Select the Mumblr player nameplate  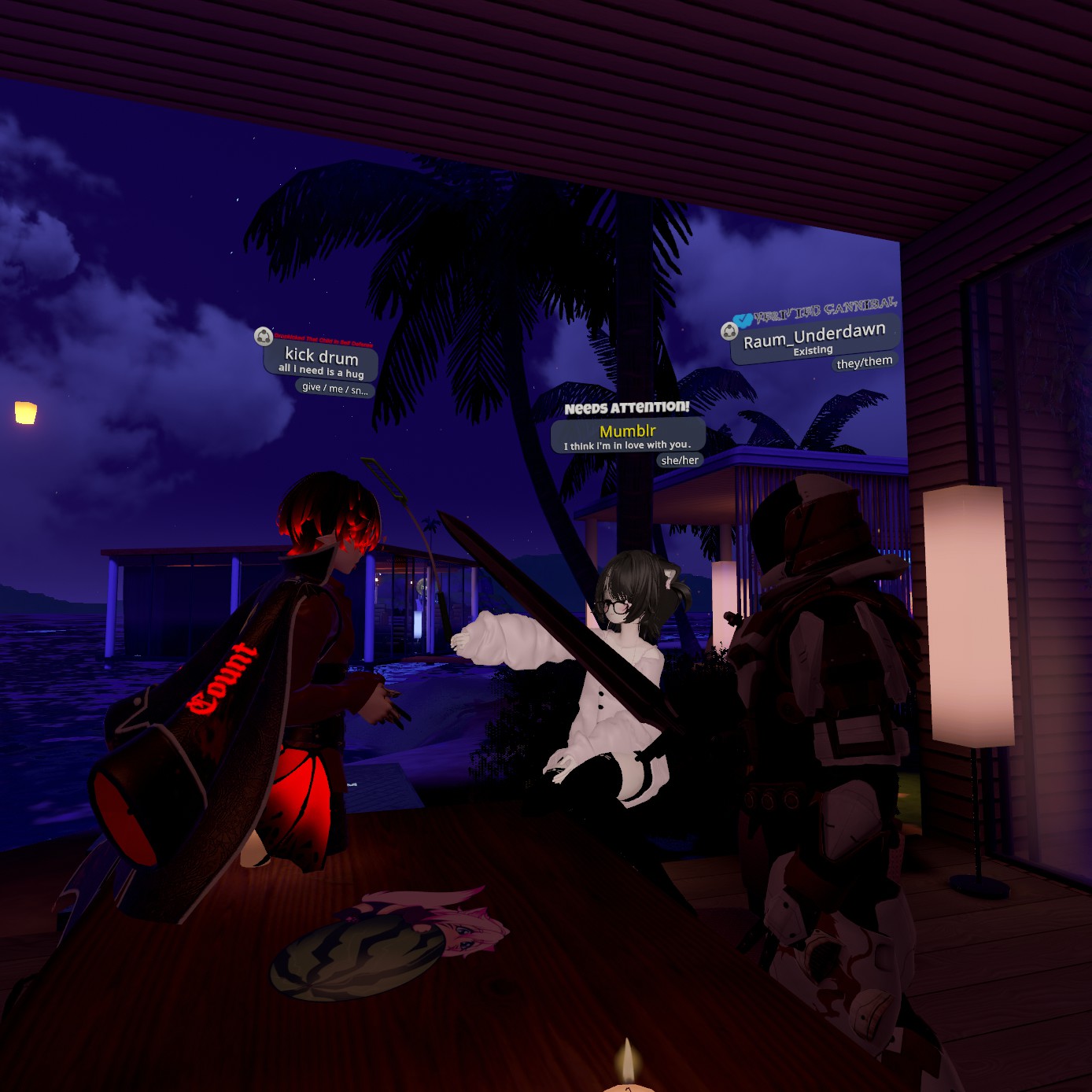[627, 435]
